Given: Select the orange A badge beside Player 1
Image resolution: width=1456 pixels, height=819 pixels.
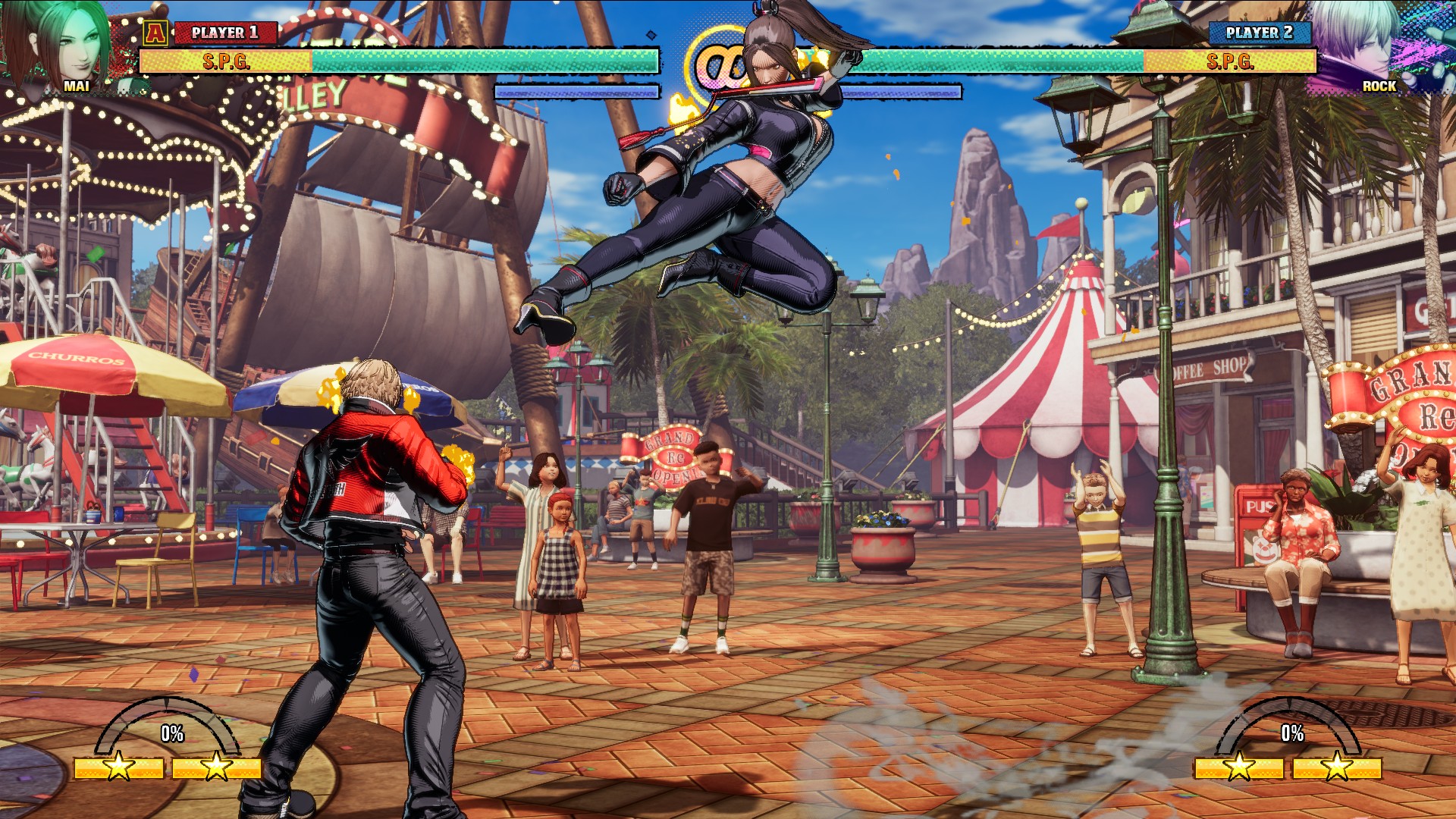Looking at the screenshot, I should click(x=155, y=33).
